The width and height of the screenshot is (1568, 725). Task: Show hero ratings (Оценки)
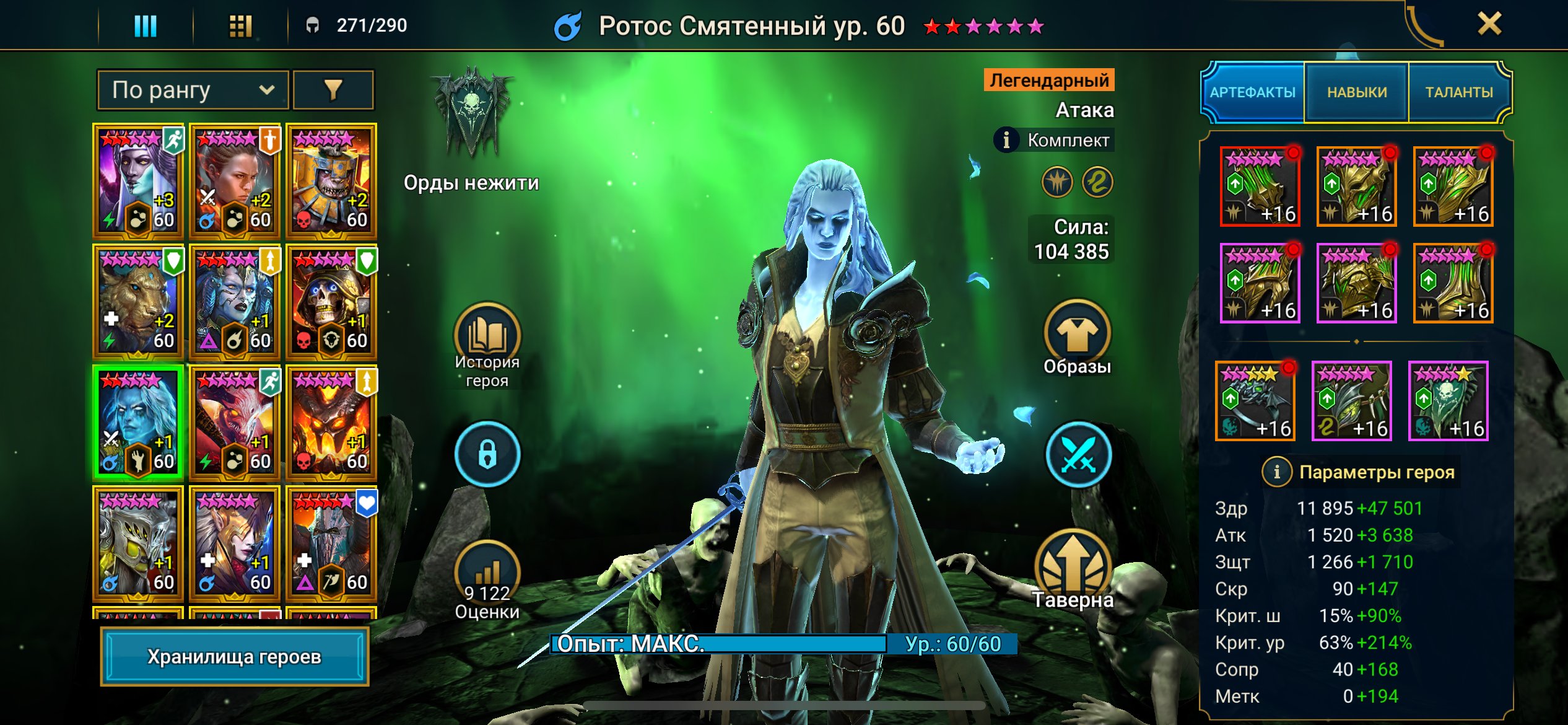(x=487, y=573)
